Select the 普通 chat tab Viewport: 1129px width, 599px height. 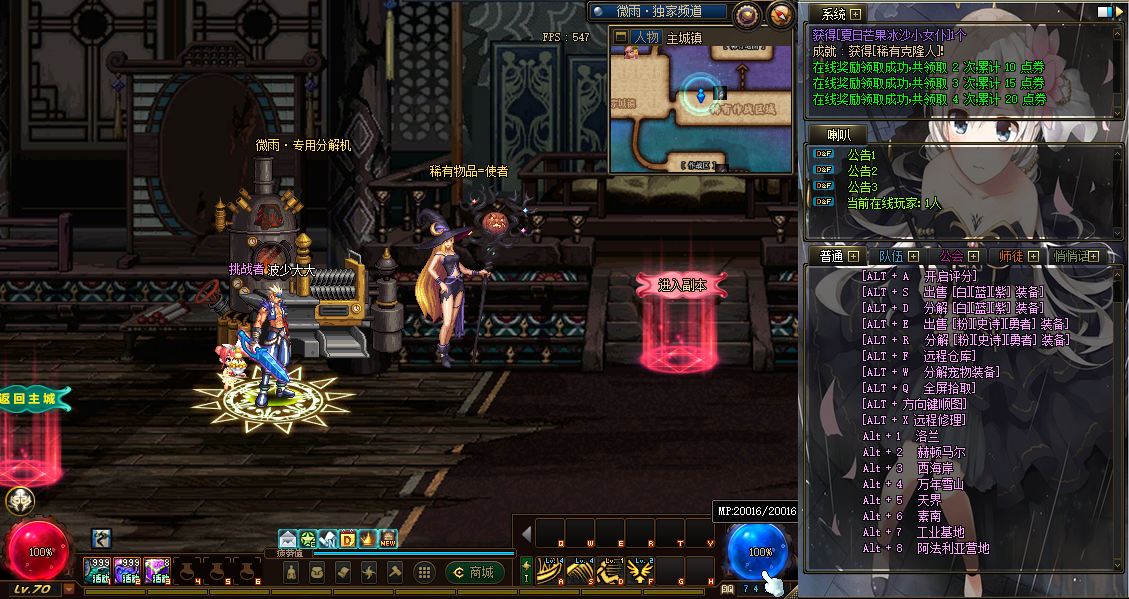[832, 256]
